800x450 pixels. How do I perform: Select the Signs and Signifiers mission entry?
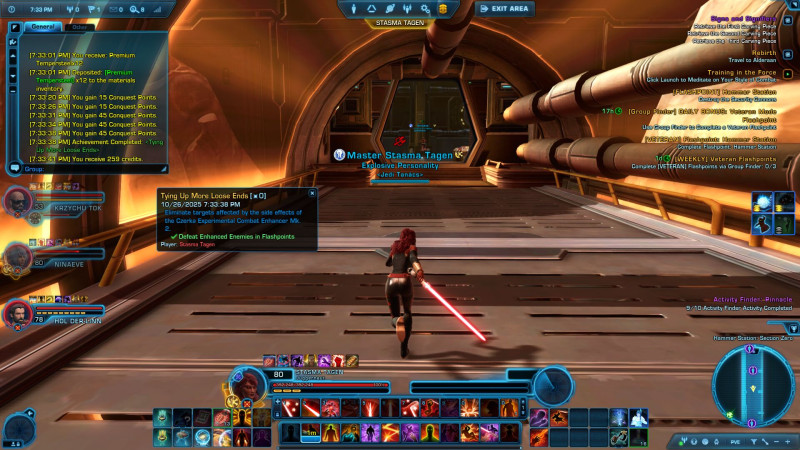(x=738, y=17)
